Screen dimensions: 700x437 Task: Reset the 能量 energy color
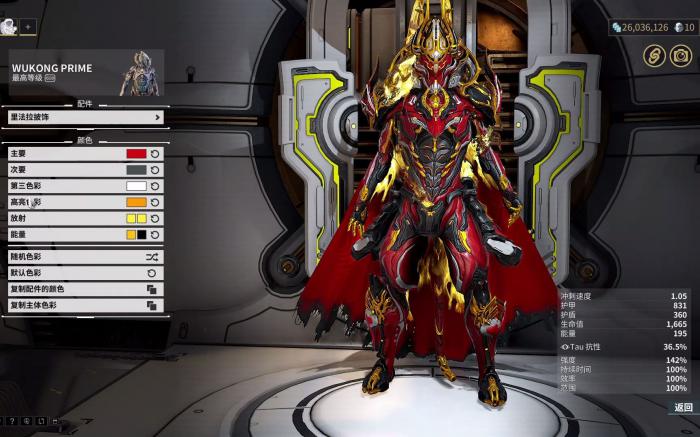156,234
